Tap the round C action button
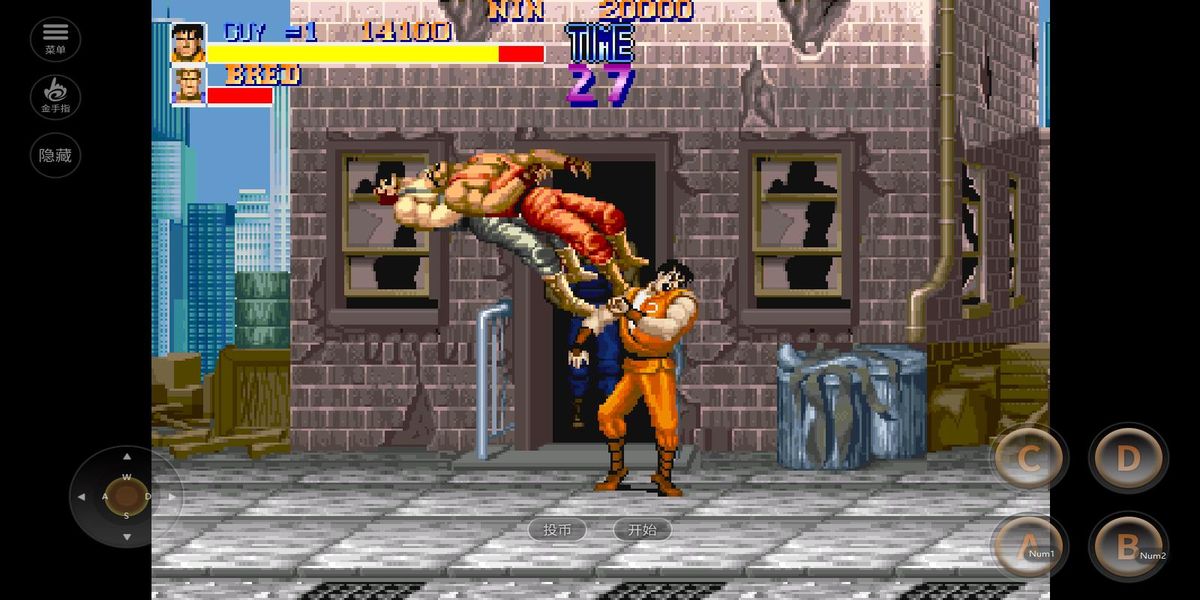 point(1029,459)
